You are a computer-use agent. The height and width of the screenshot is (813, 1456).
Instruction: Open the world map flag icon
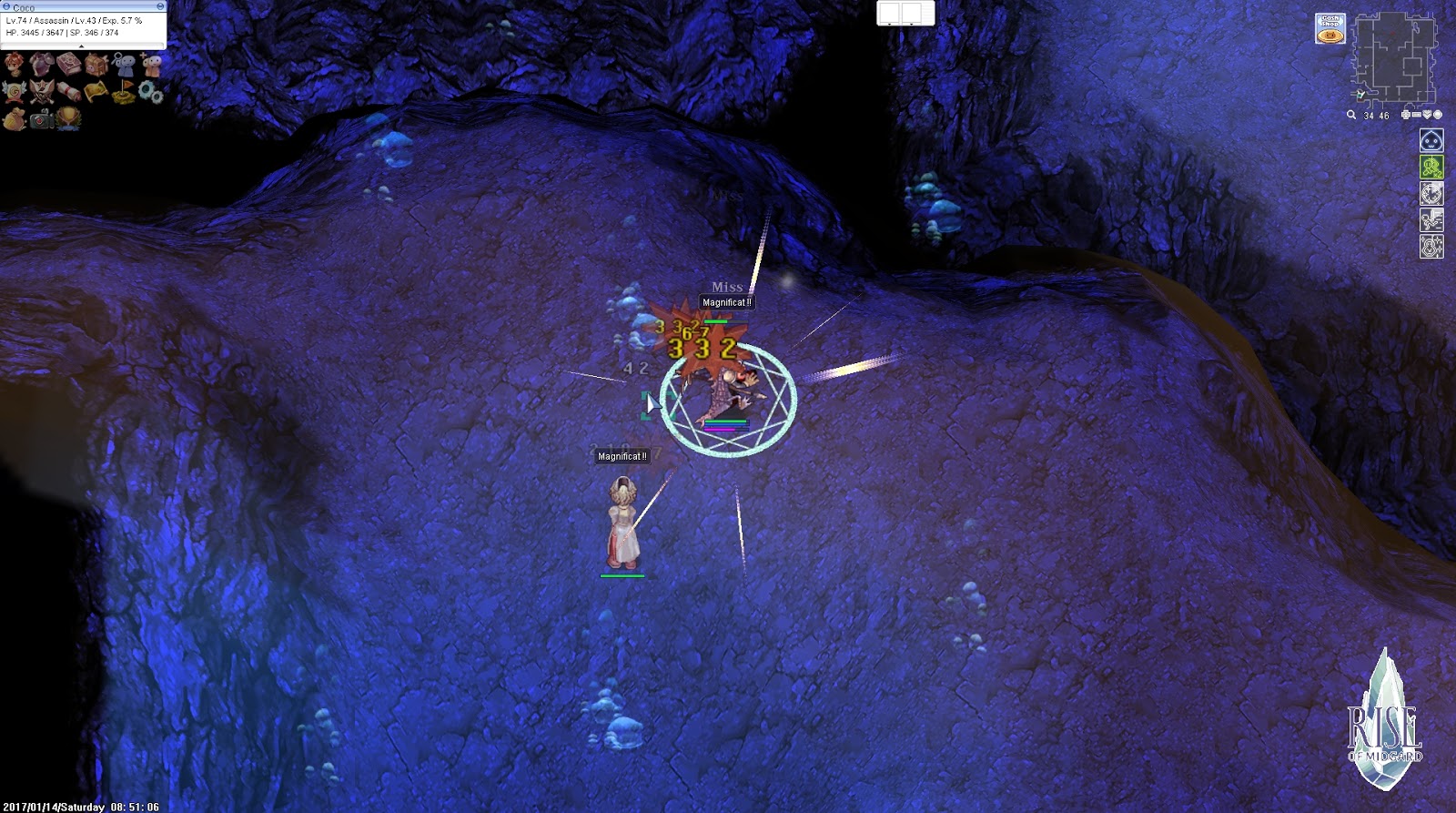(122, 90)
